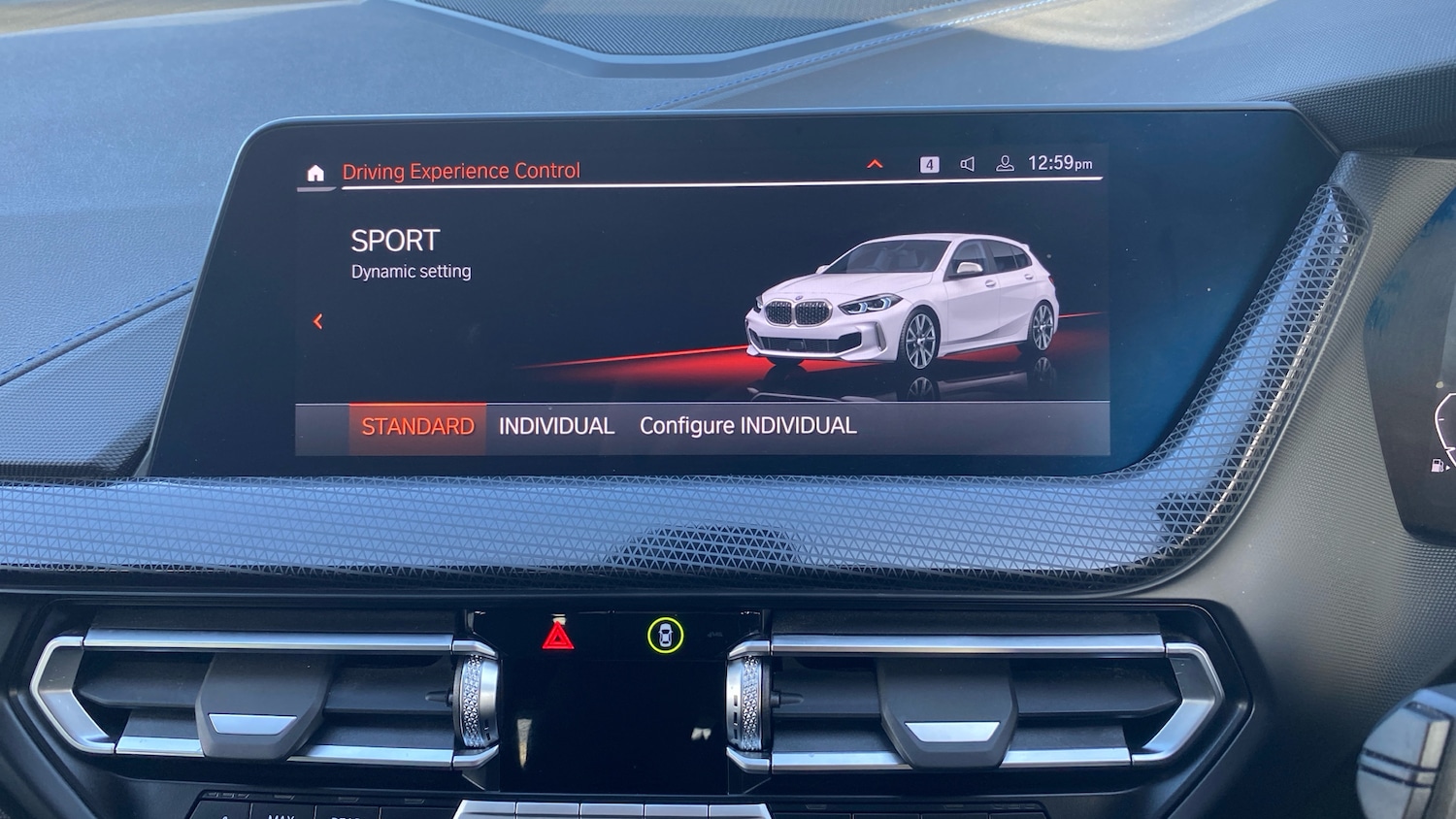Select the STANDARD drive mode tab
The height and width of the screenshot is (819, 1456).
(x=417, y=426)
